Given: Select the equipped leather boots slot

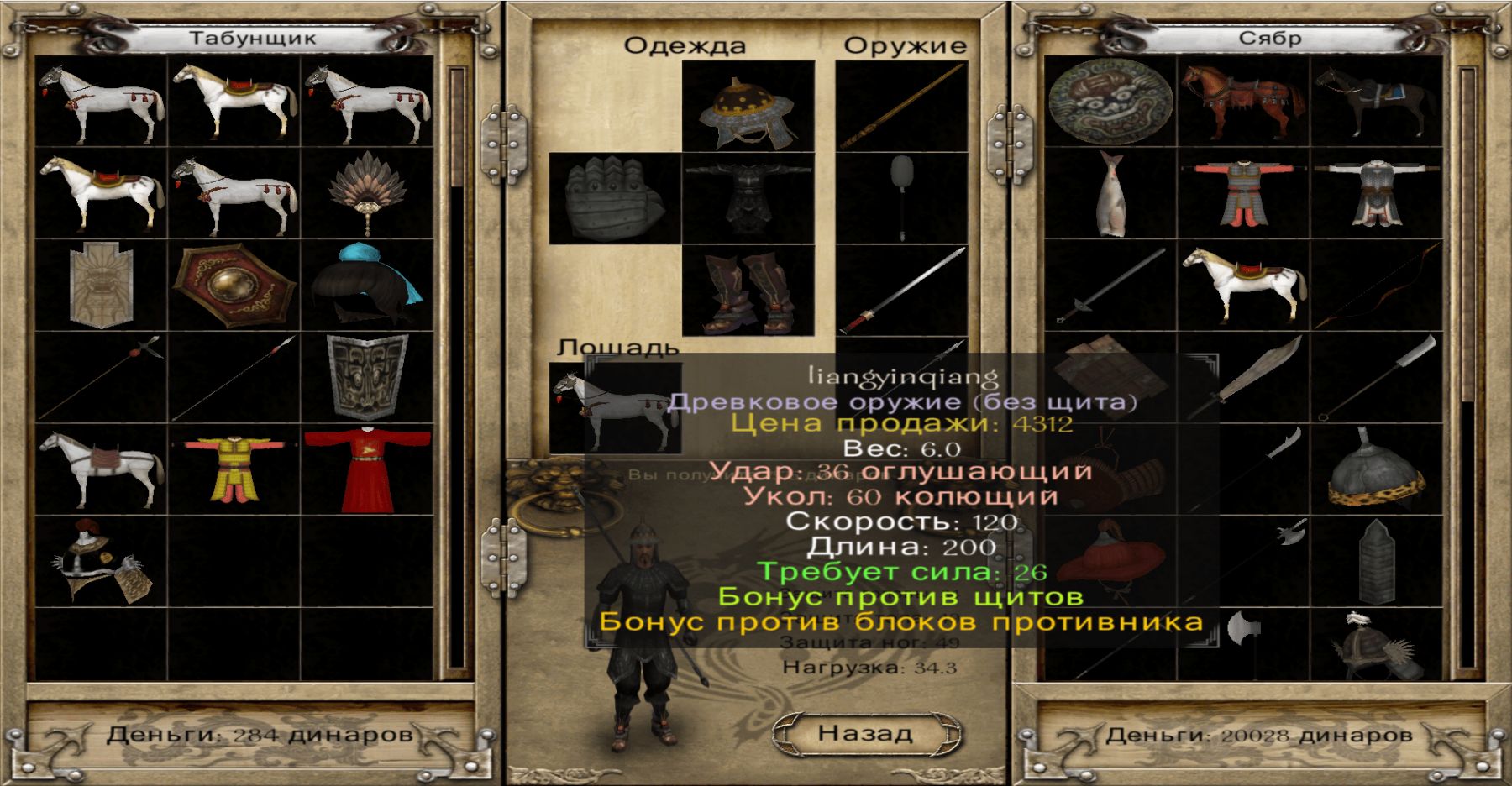Looking at the screenshot, I should click(x=748, y=291).
